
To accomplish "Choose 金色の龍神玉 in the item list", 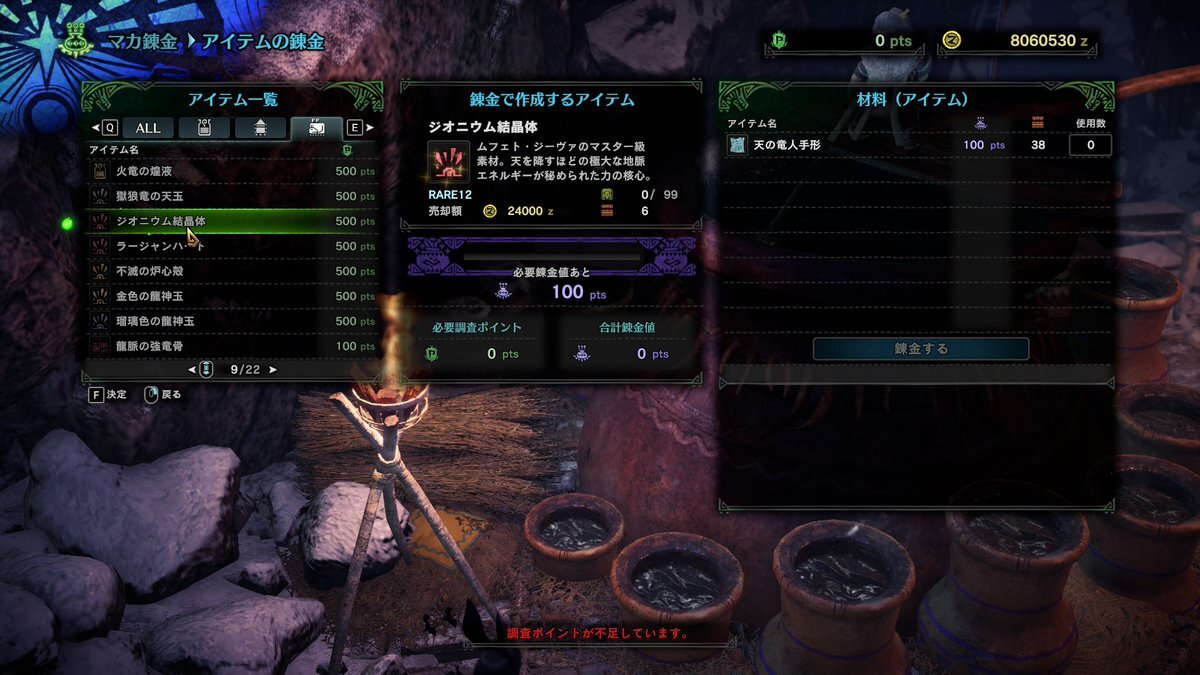I will [x=230, y=296].
